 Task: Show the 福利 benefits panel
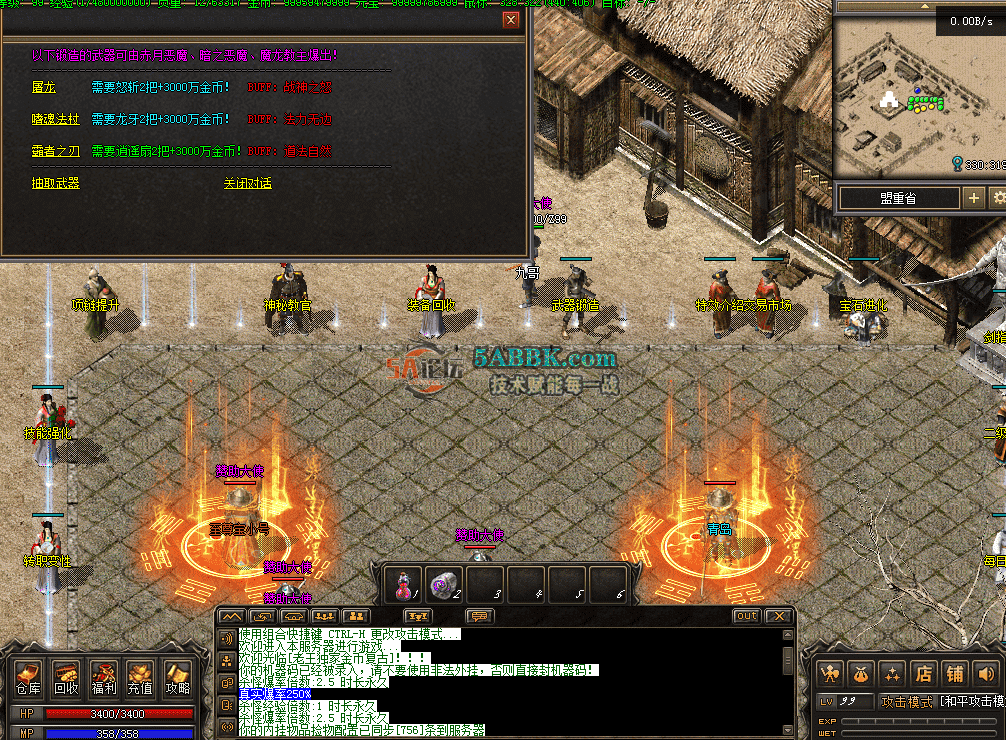coord(103,677)
